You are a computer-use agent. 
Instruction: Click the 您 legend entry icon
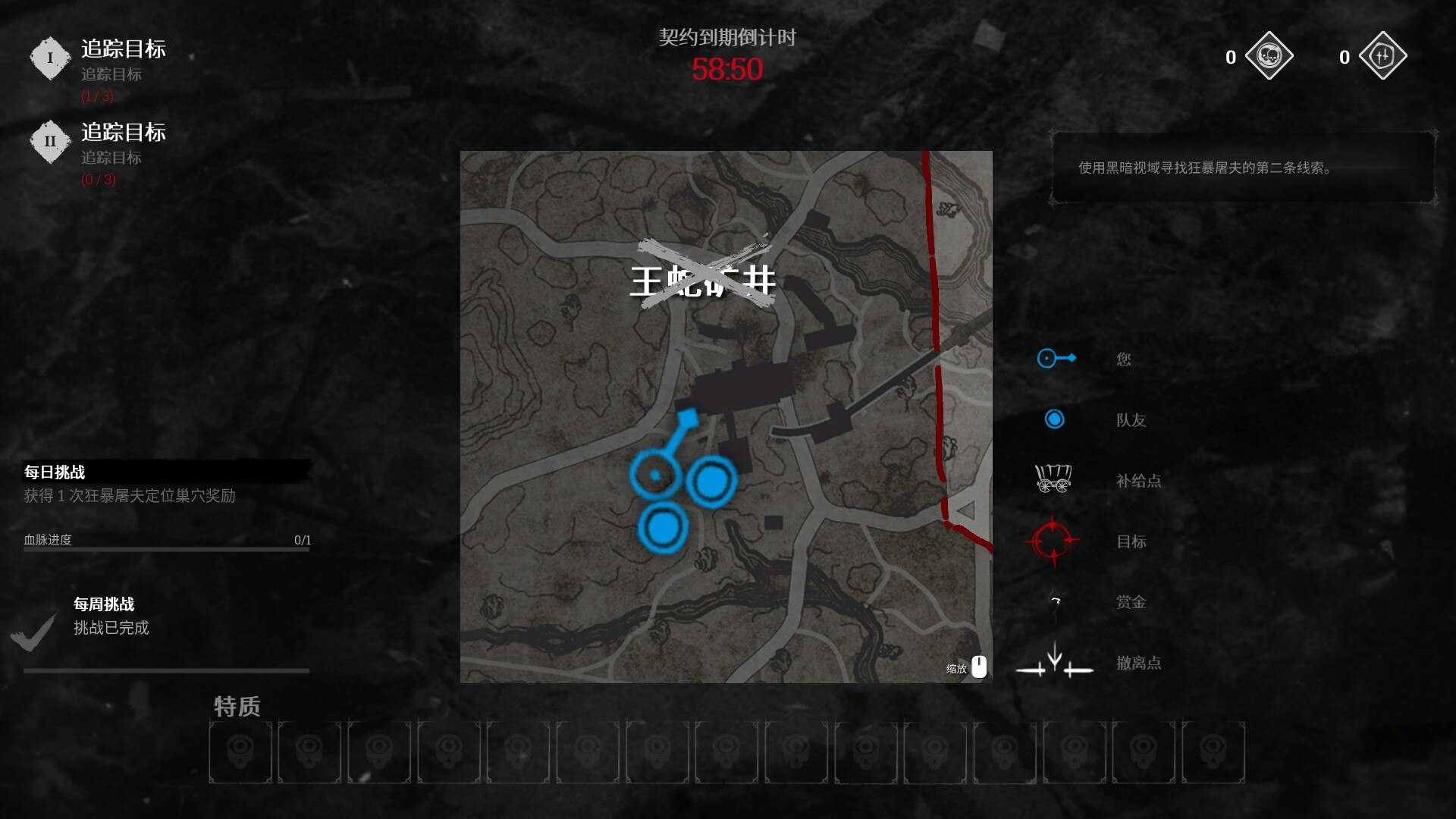tap(1056, 359)
